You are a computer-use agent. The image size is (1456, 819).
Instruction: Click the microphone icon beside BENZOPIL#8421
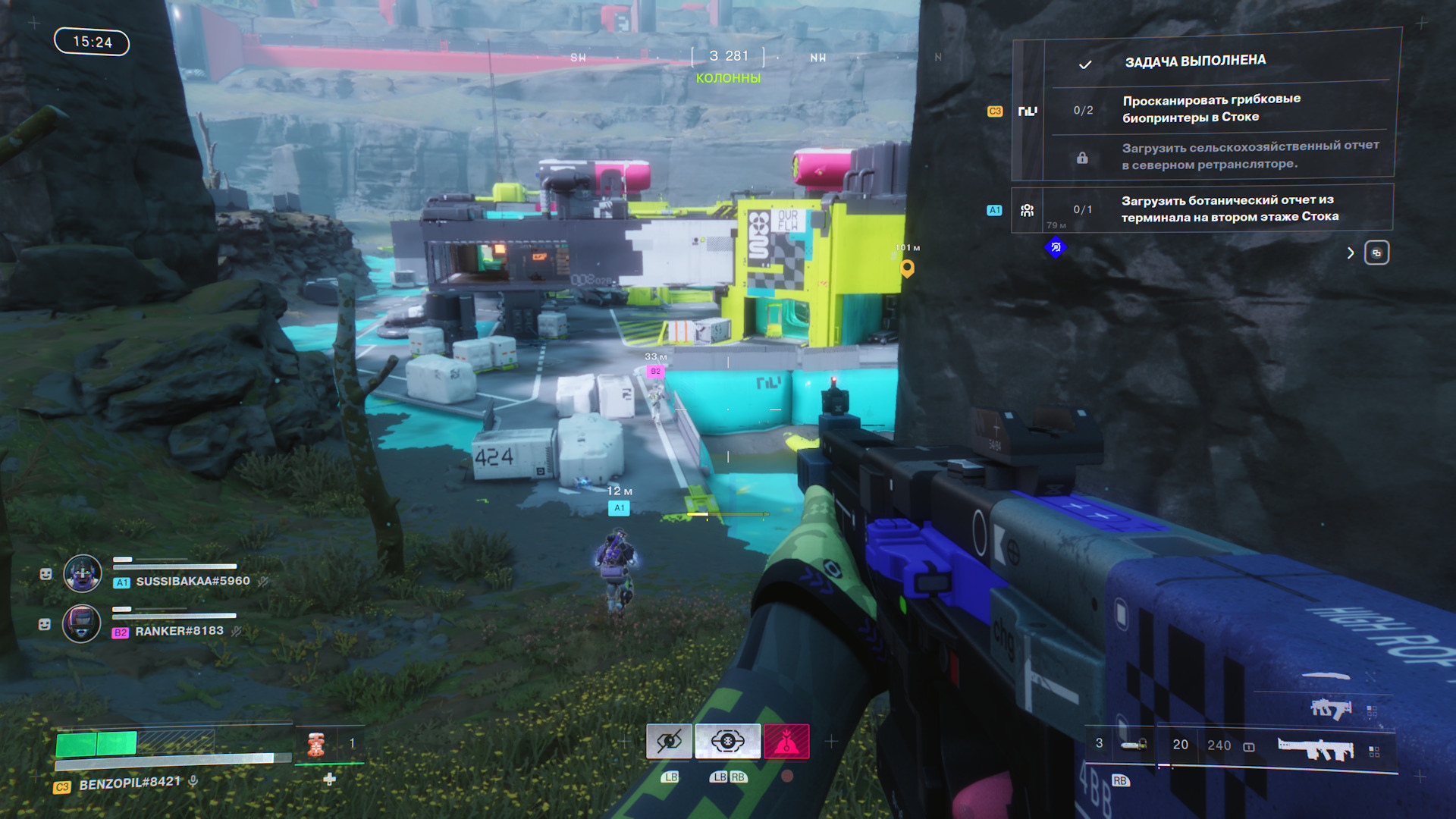194,780
